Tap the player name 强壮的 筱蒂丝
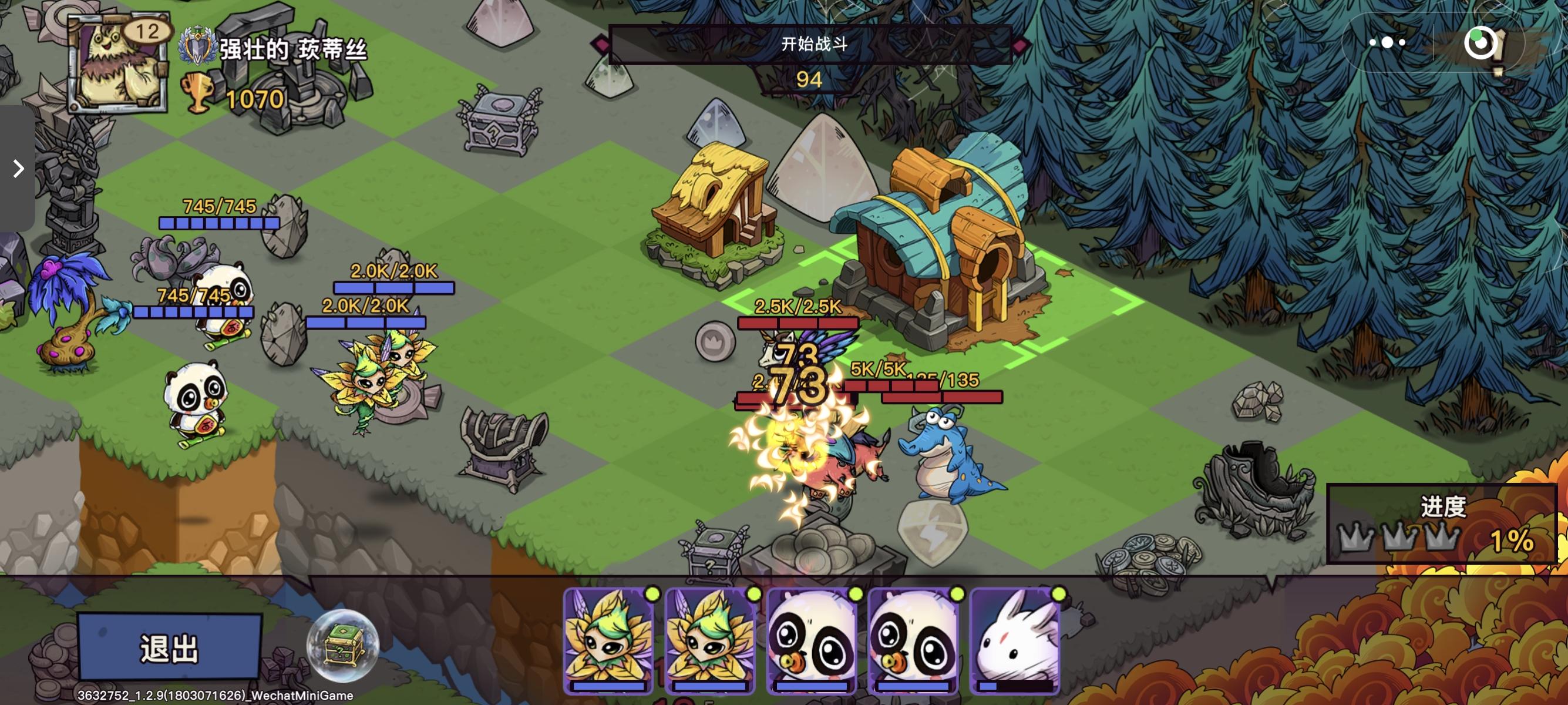The image size is (1568, 705). point(292,50)
